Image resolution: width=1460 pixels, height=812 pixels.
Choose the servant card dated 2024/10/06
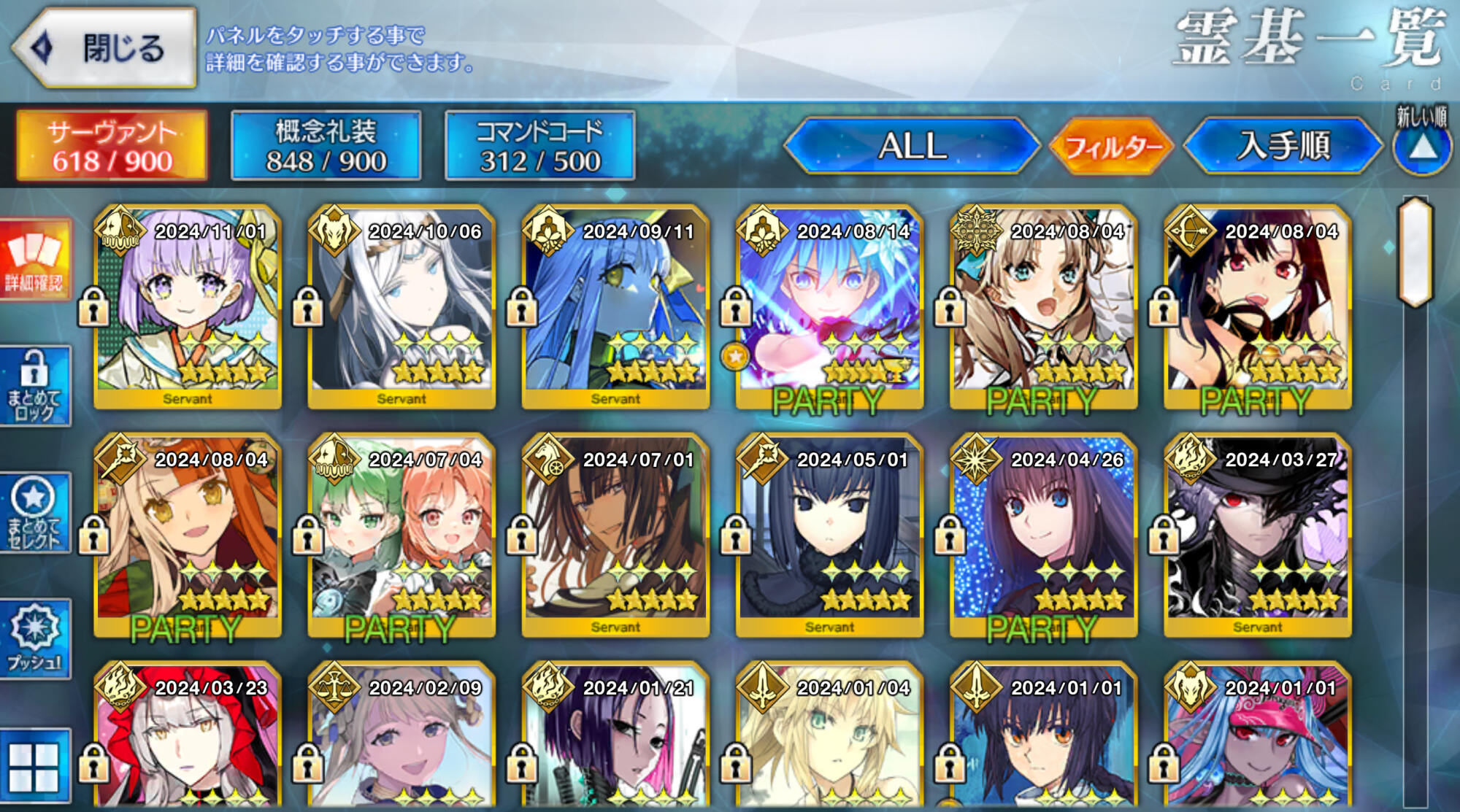(x=401, y=306)
